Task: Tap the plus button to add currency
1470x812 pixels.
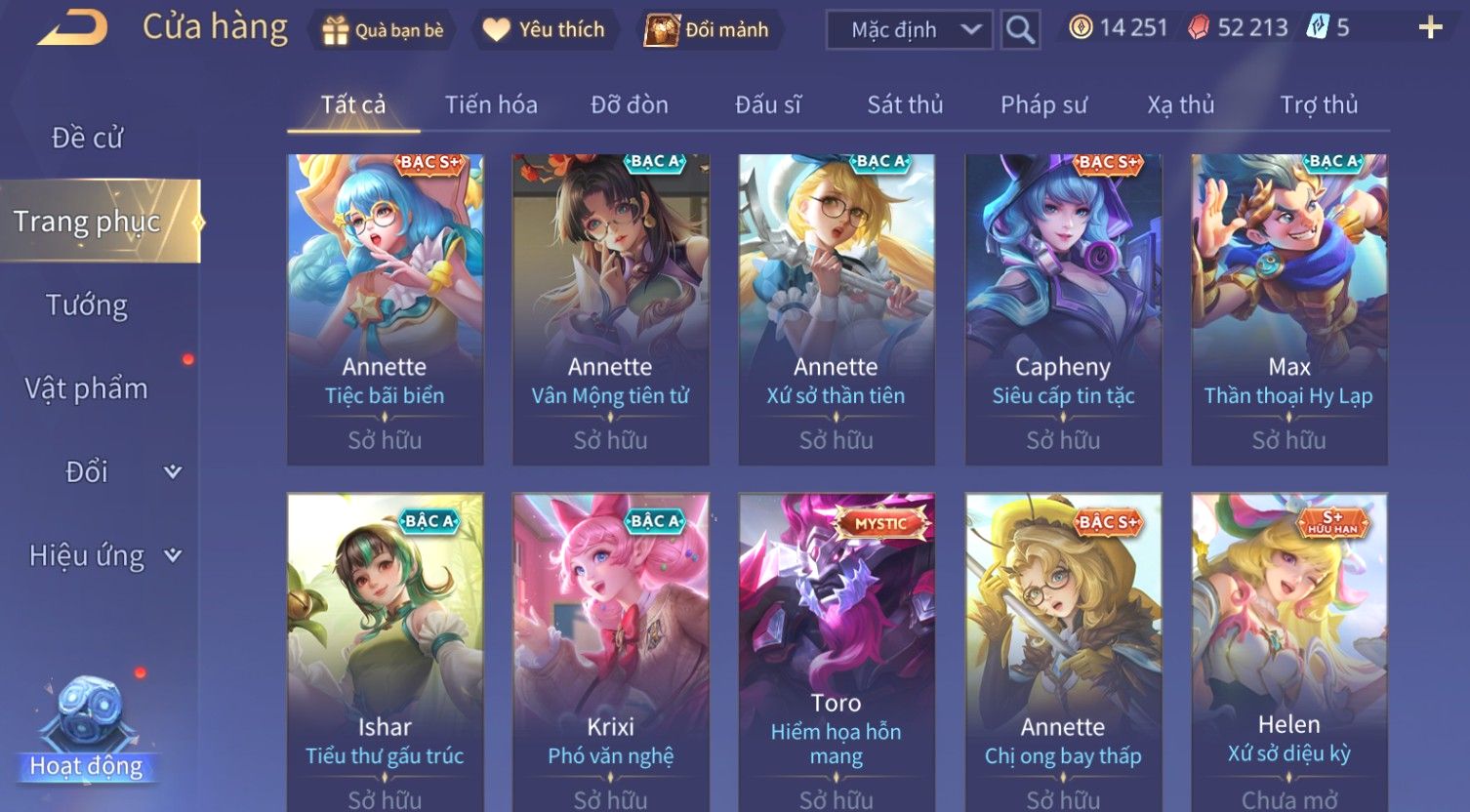Action: (1430, 28)
